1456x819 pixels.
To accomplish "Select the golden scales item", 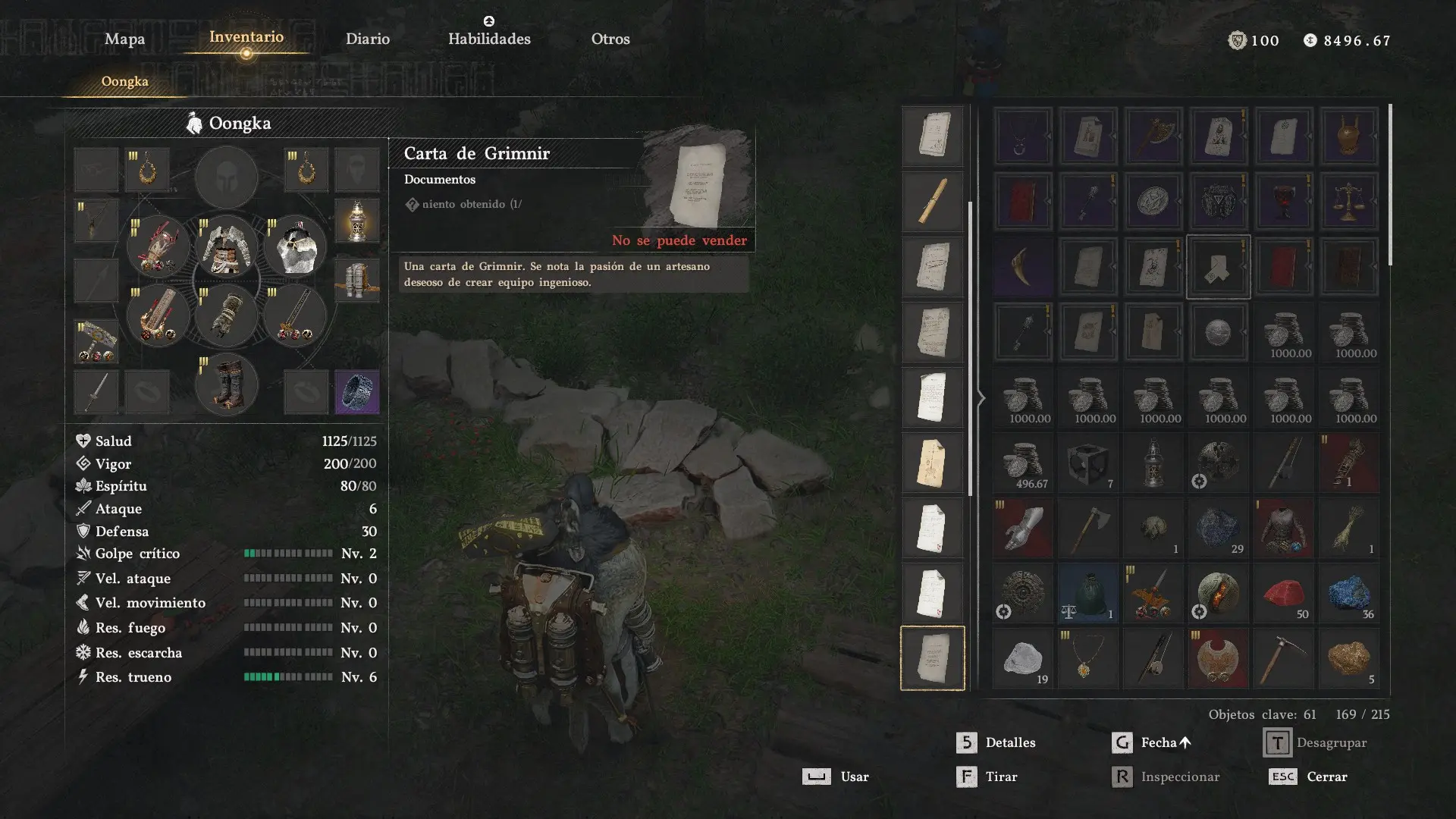I will [x=1348, y=201].
